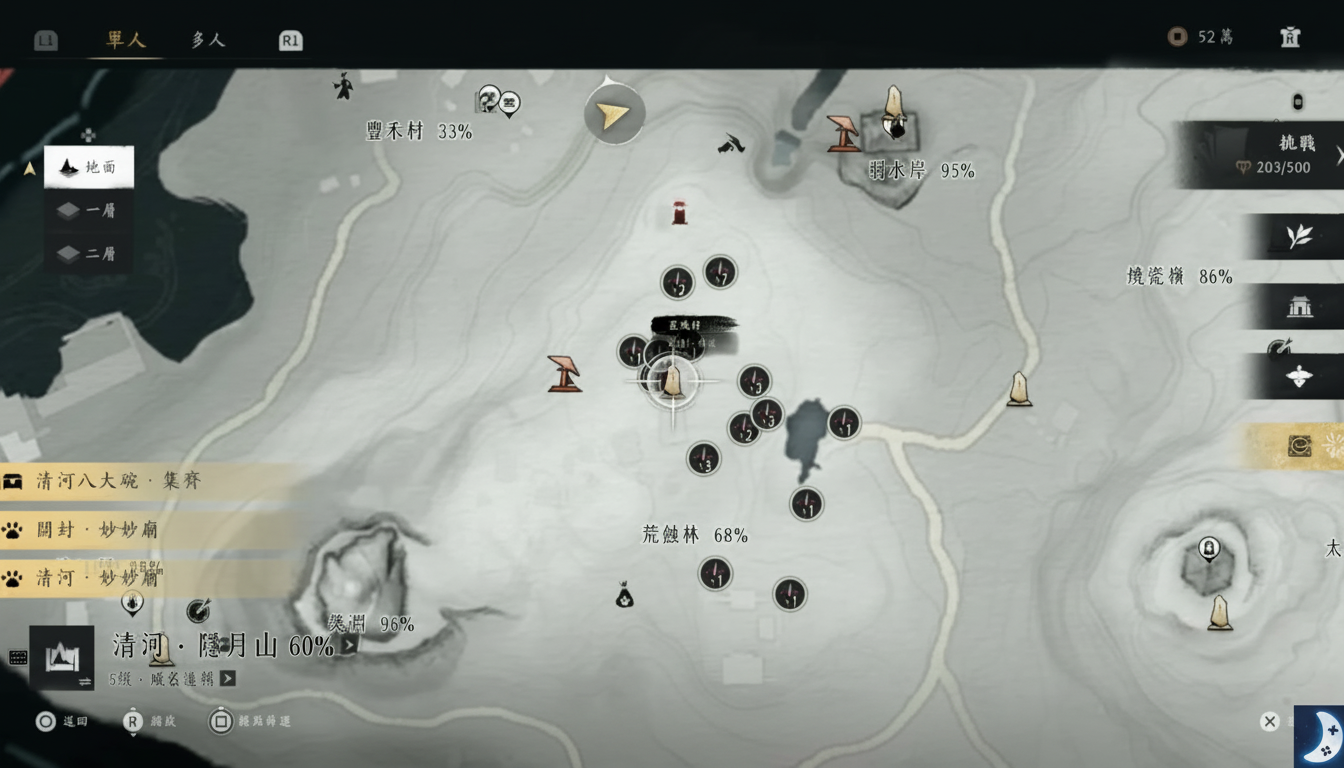This screenshot has height=768, width=1344.
Task: Select the fast travel statue marker near 羽木岸
Action: coord(893,110)
